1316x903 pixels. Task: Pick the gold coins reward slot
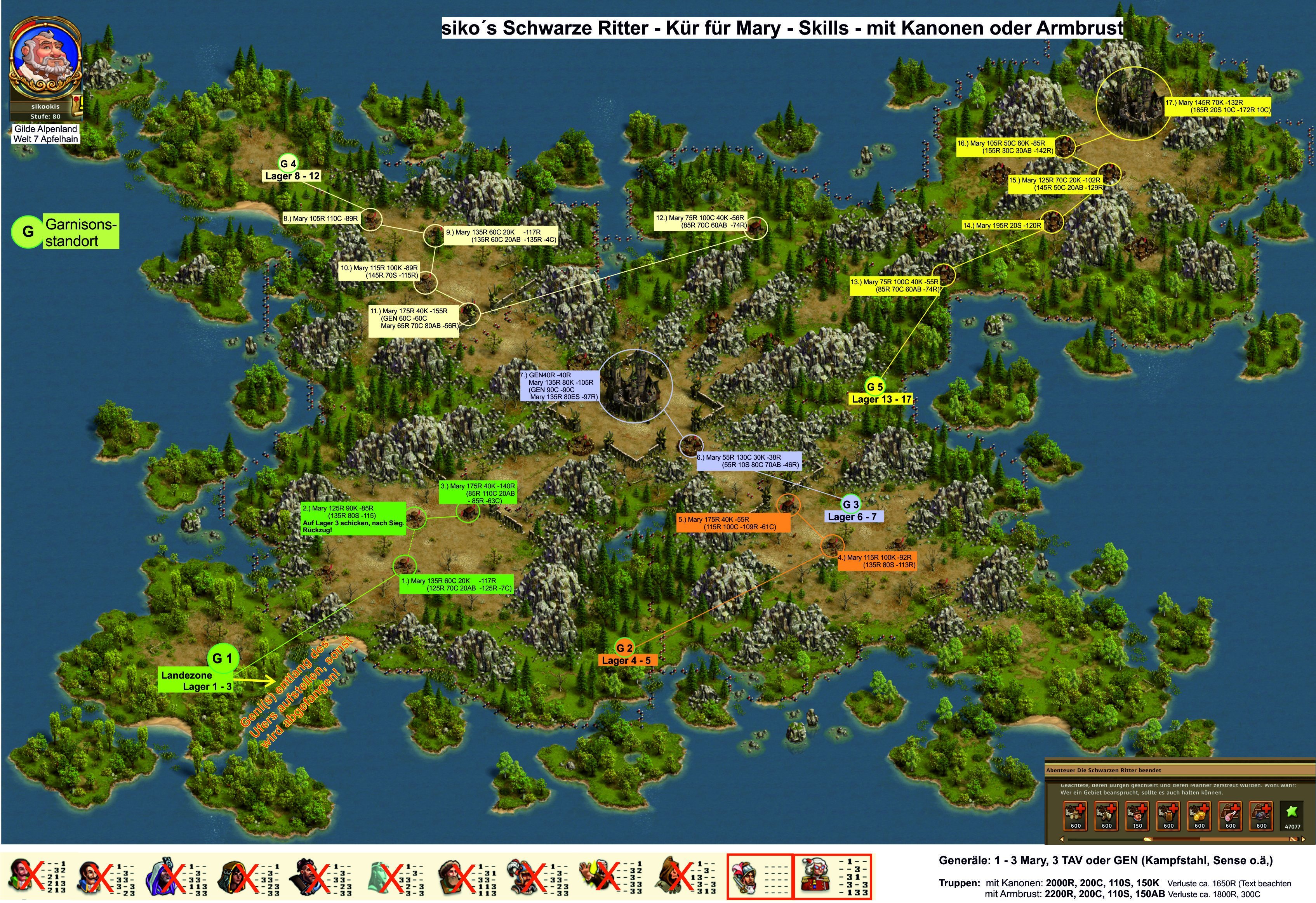tap(1200, 816)
